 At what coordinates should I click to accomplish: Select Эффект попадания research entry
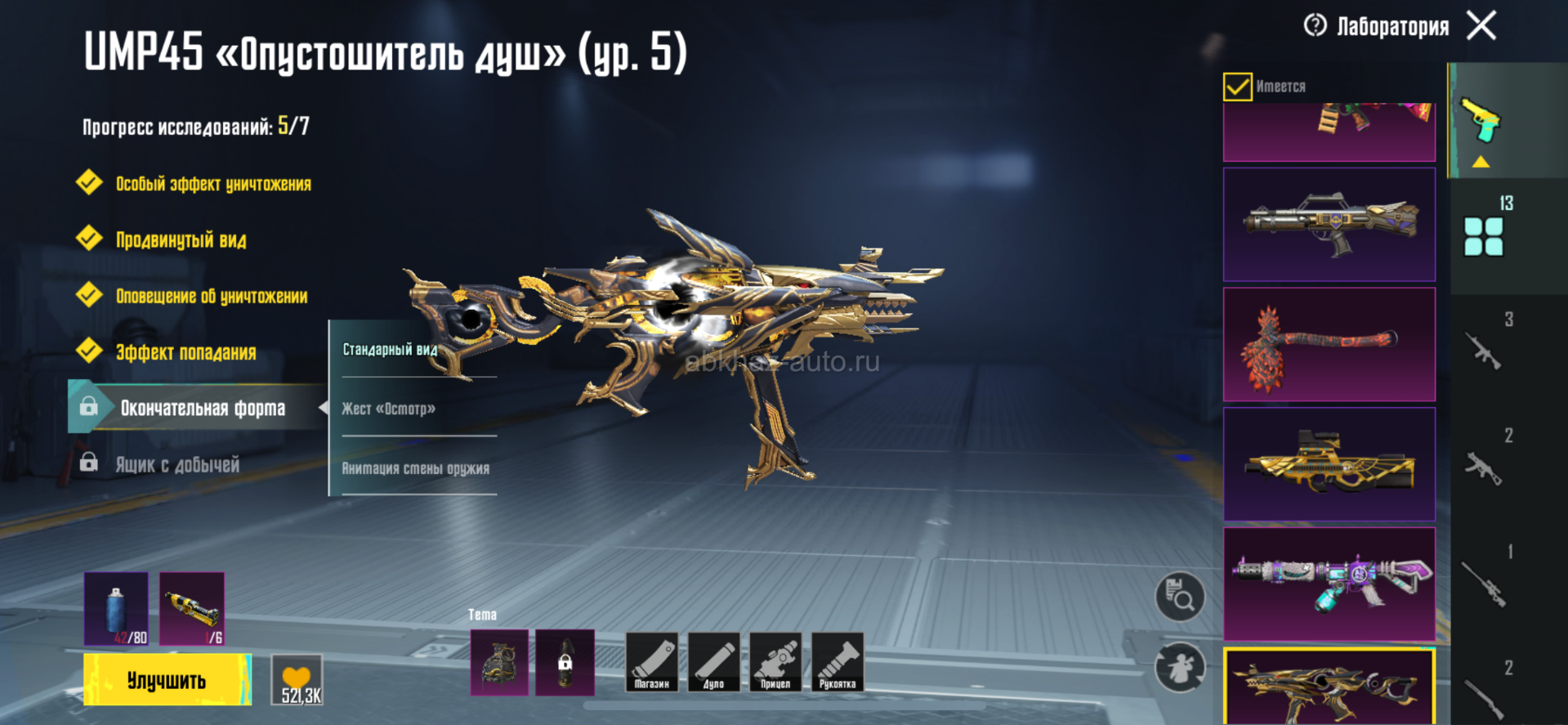coord(185,352)
